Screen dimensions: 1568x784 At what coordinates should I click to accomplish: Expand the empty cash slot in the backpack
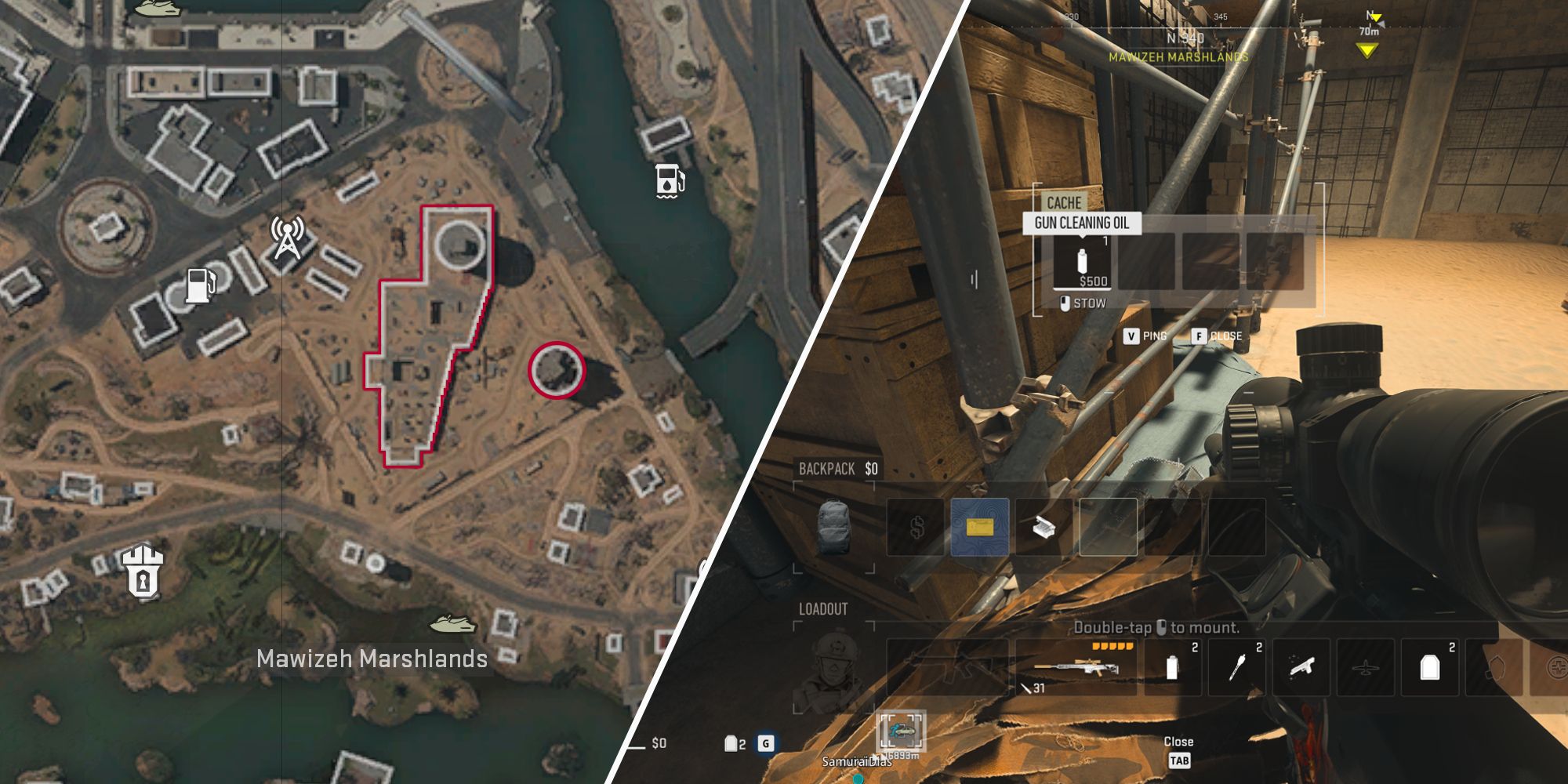(x=916, y=527)
